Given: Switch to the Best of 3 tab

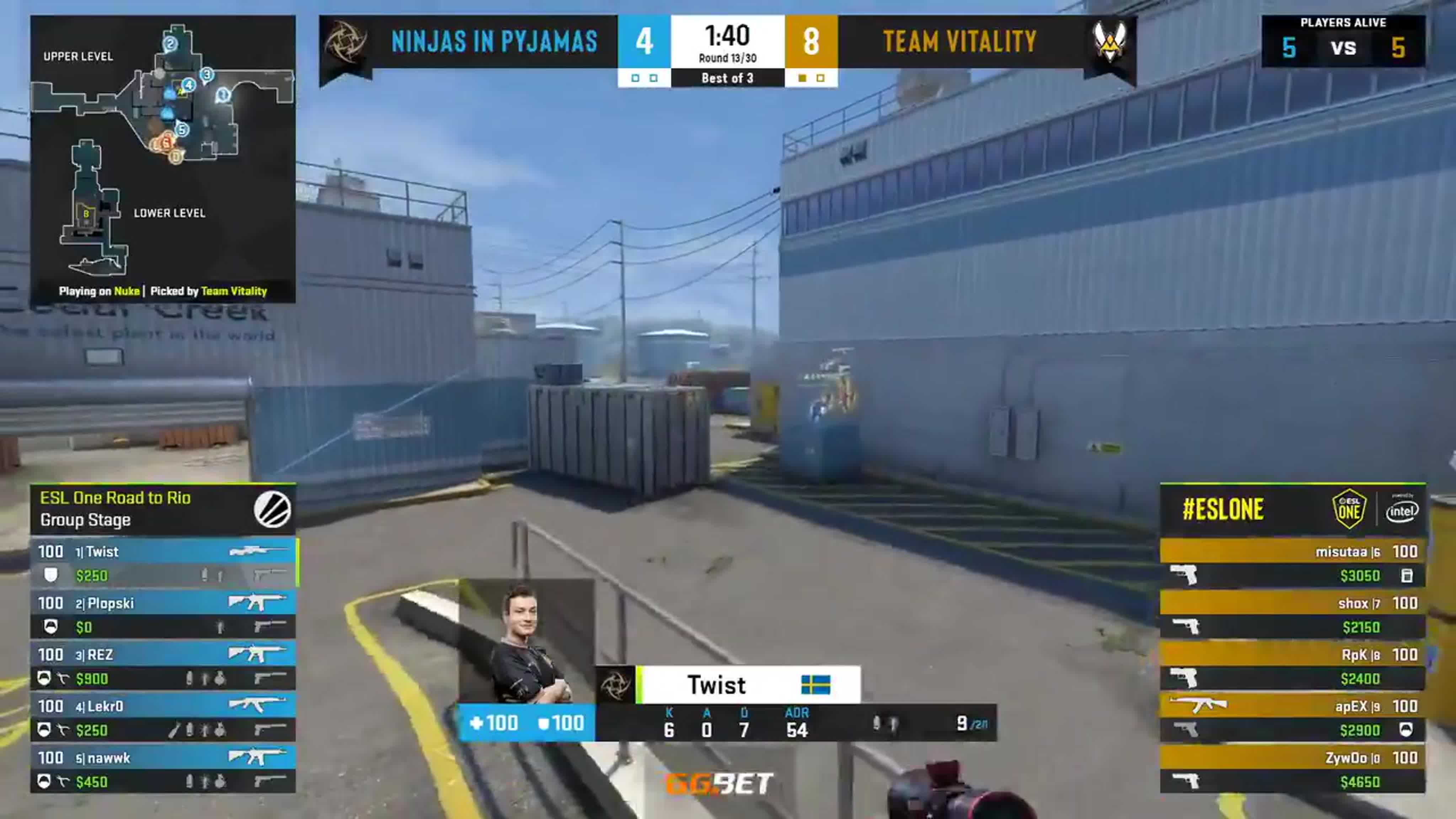Looking at the screenshot, I should (728, 78).
